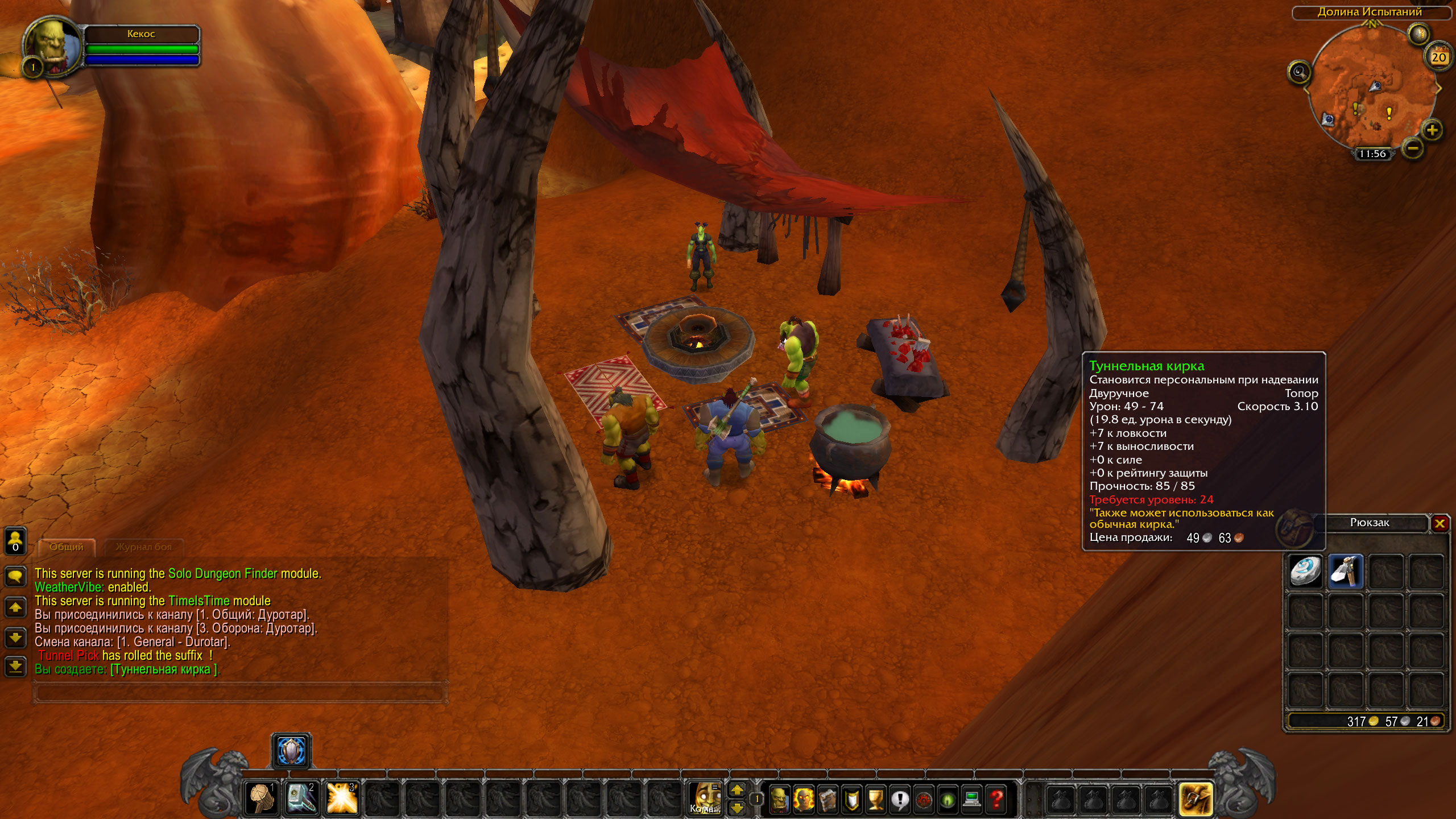The width and height of the screenshot is (1456, 819).
Task: Activate the hammer ability in slot 2
Action: pyautogui.click(x=301, y=798)
